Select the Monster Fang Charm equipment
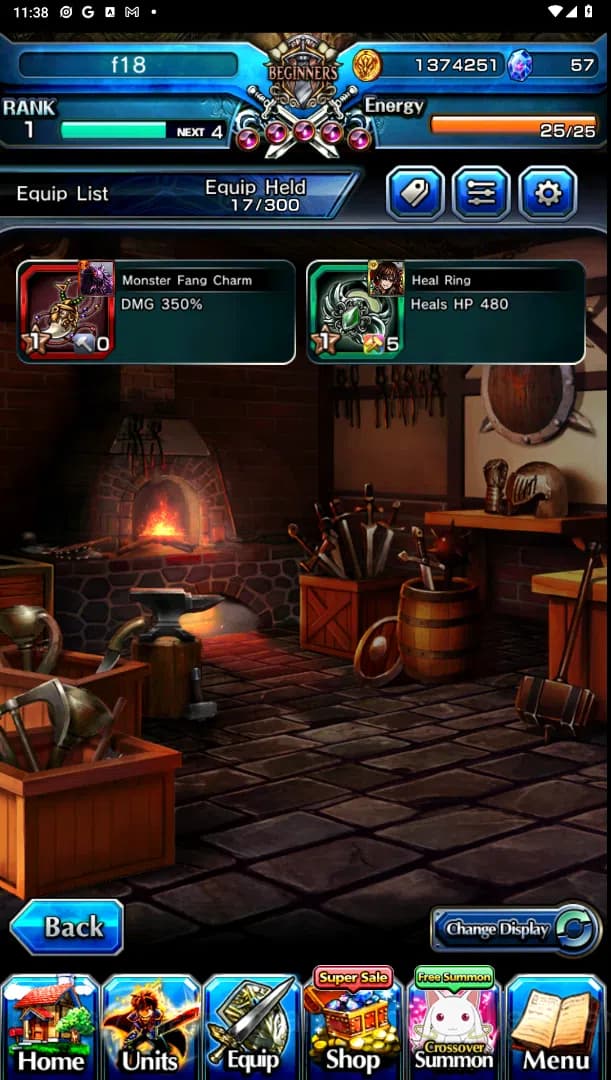Screen dimensions: 611x1080 156,312
